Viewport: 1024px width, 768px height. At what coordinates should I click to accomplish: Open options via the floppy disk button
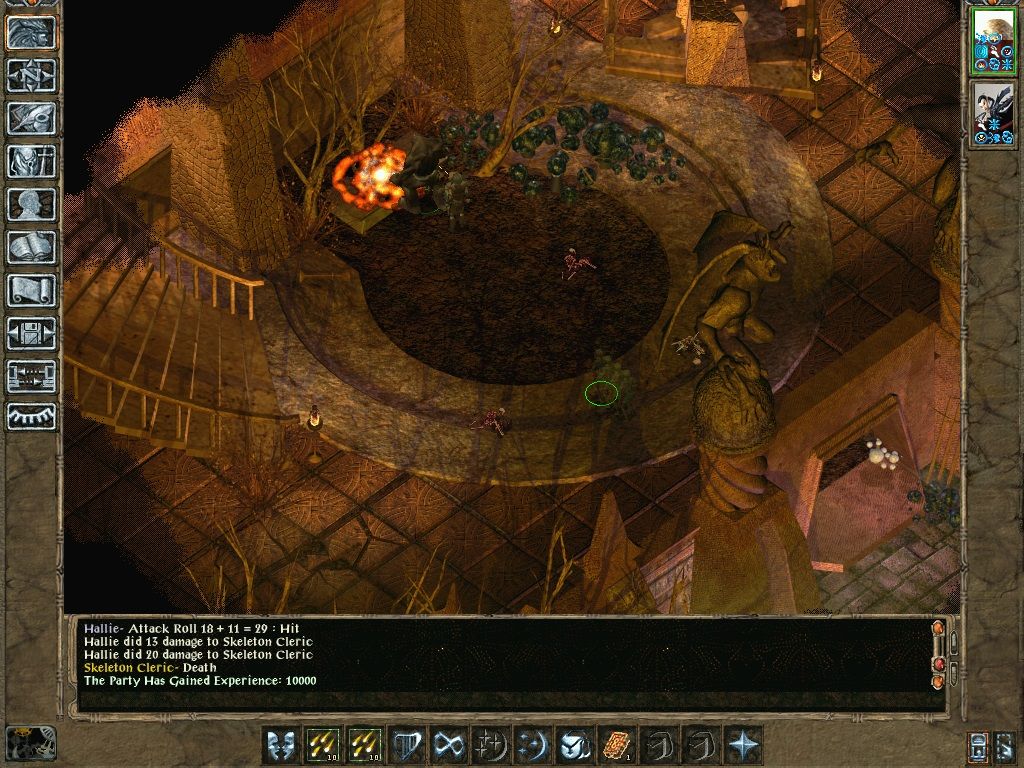click(31, 333)
